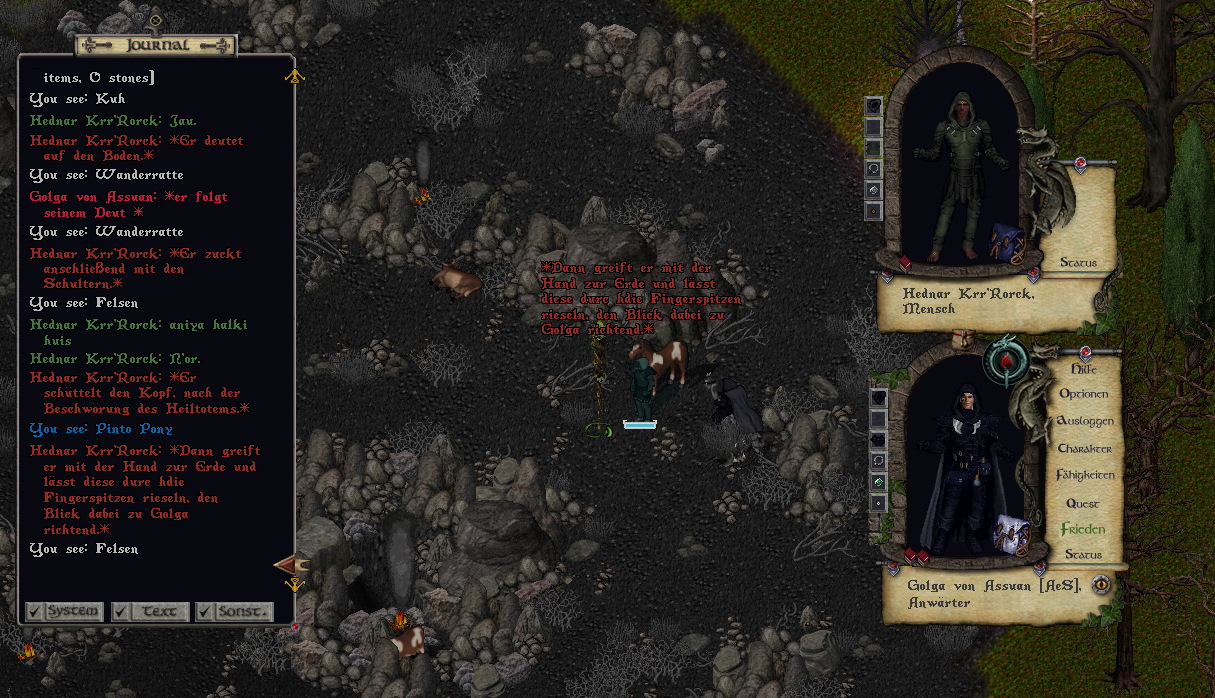The height and width of the screenshot is (698, 1215).
Task: Toggle the Frieden peace mode button
Action: coord(1083,529)
